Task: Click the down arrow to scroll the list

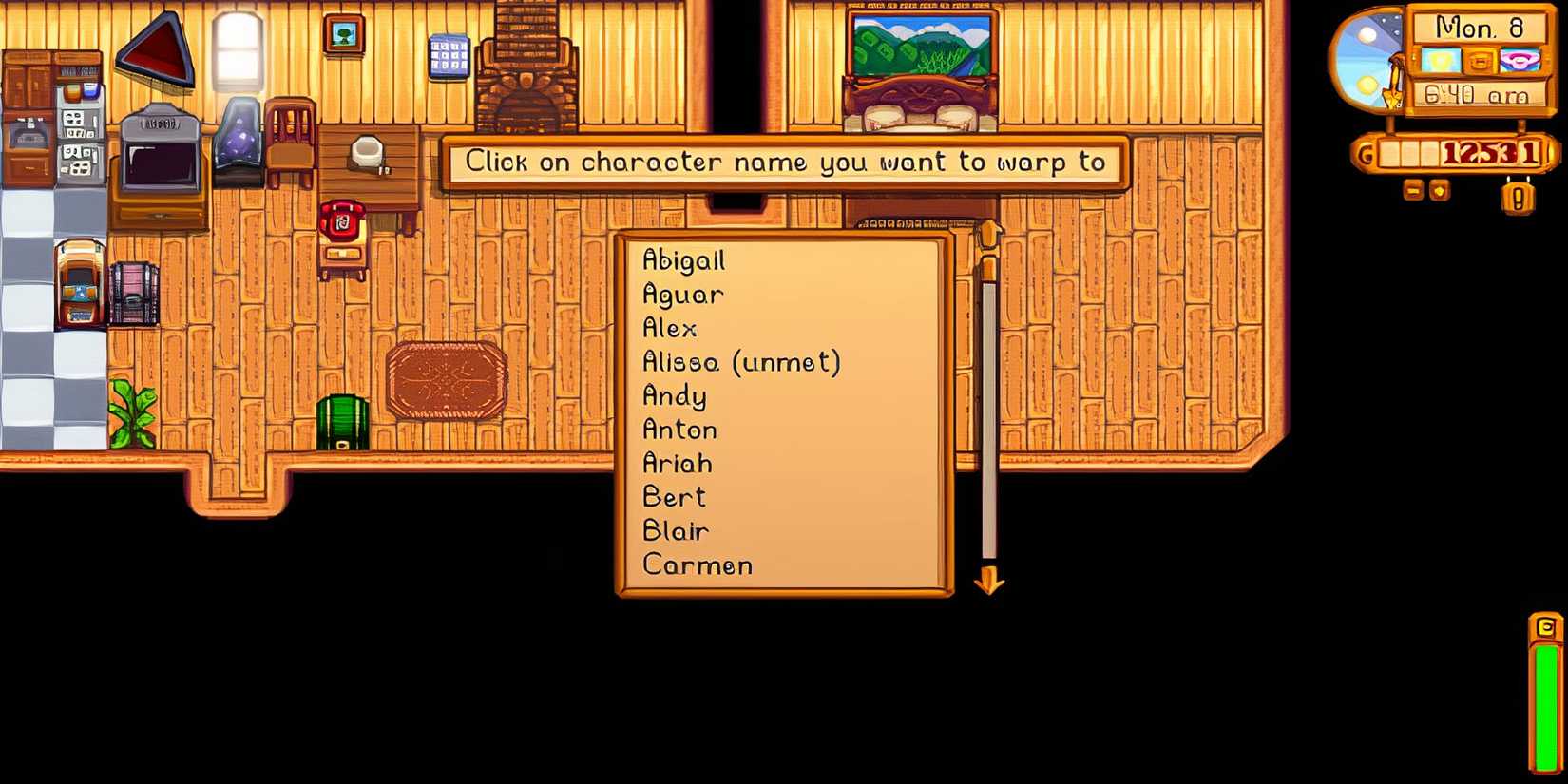Action: 991,582
